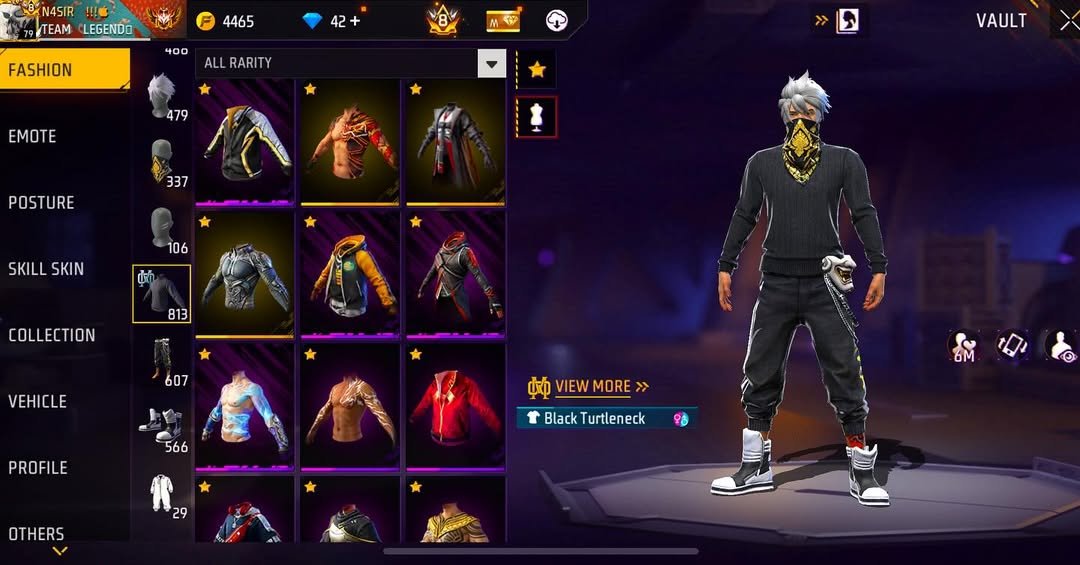Viewport: 1080px width, 565px height.
Task: Open the Emote section
Action: pos(33,137)
